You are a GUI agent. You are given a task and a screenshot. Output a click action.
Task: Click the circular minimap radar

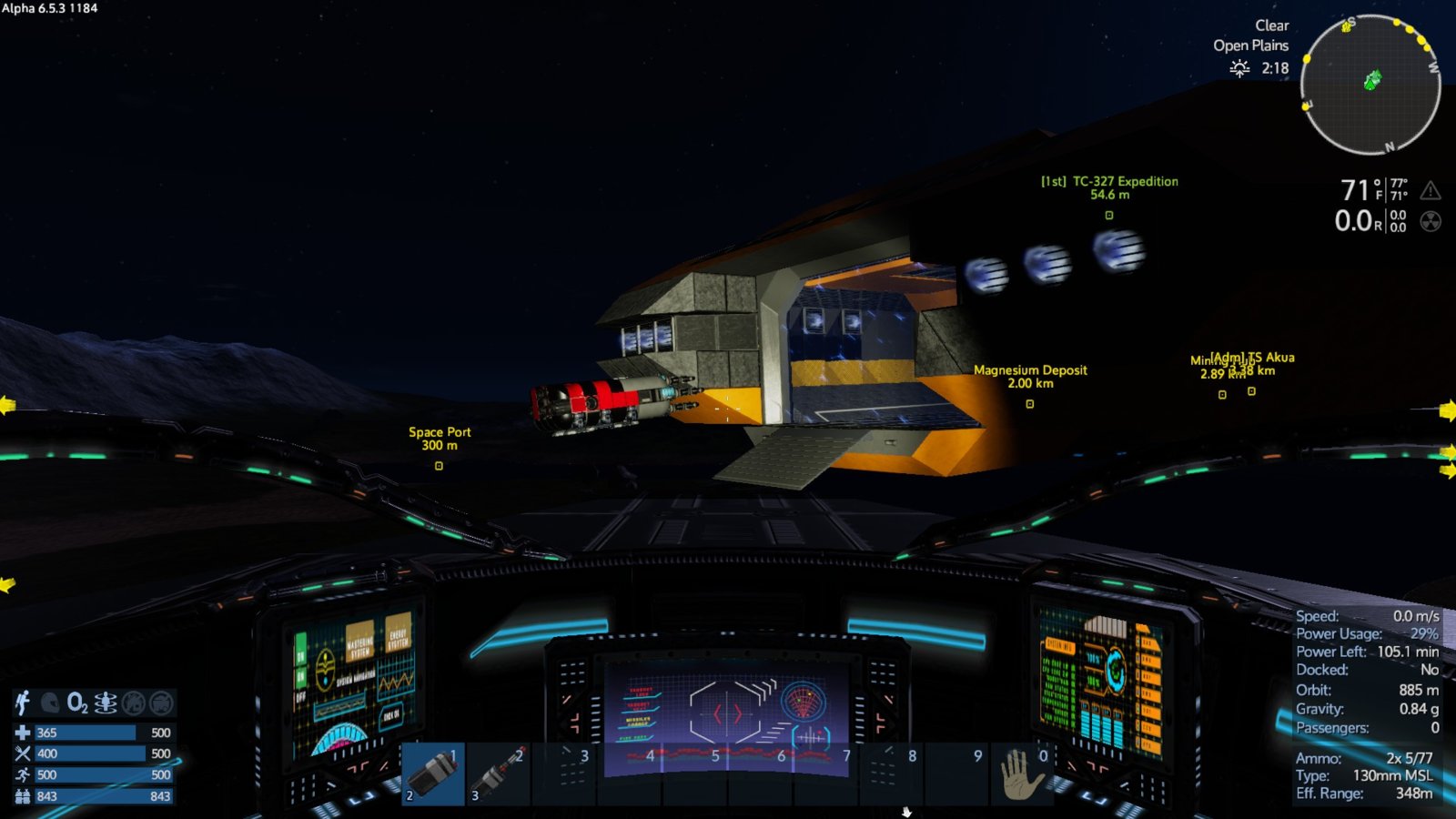(x=1370, y=85)
